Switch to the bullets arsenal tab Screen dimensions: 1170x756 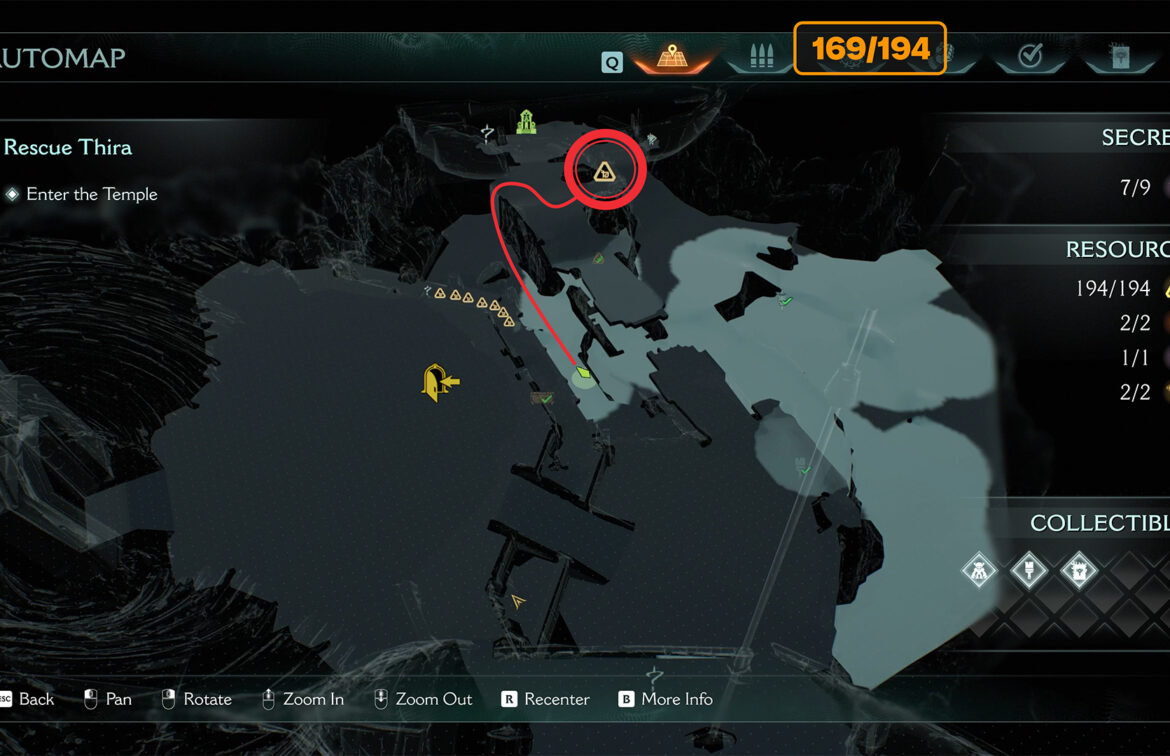click(758, 57)
